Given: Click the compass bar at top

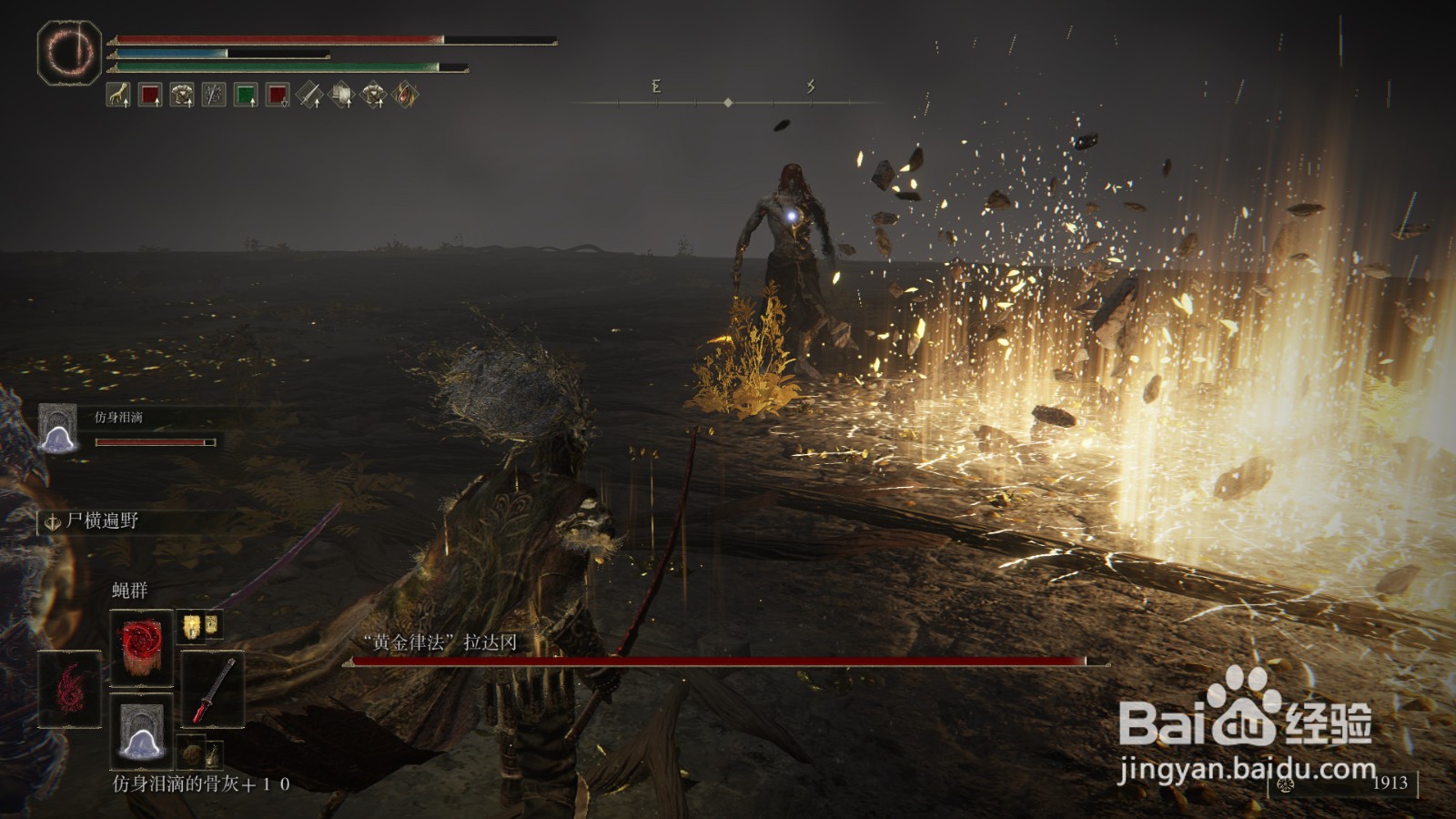Looking at the screenshot, I should [x=728, y=102].
